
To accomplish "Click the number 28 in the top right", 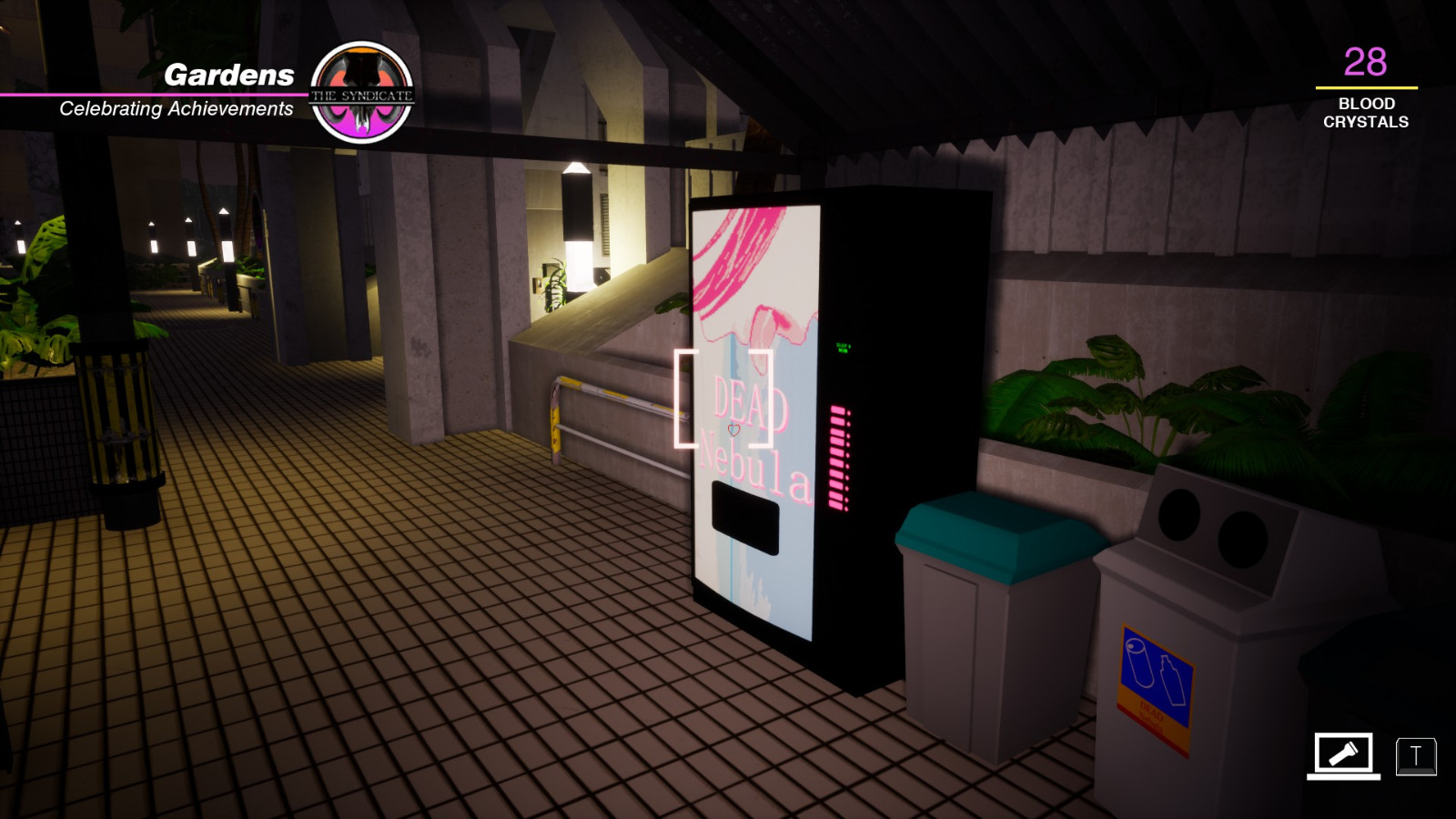I will tap(1364, 62).
